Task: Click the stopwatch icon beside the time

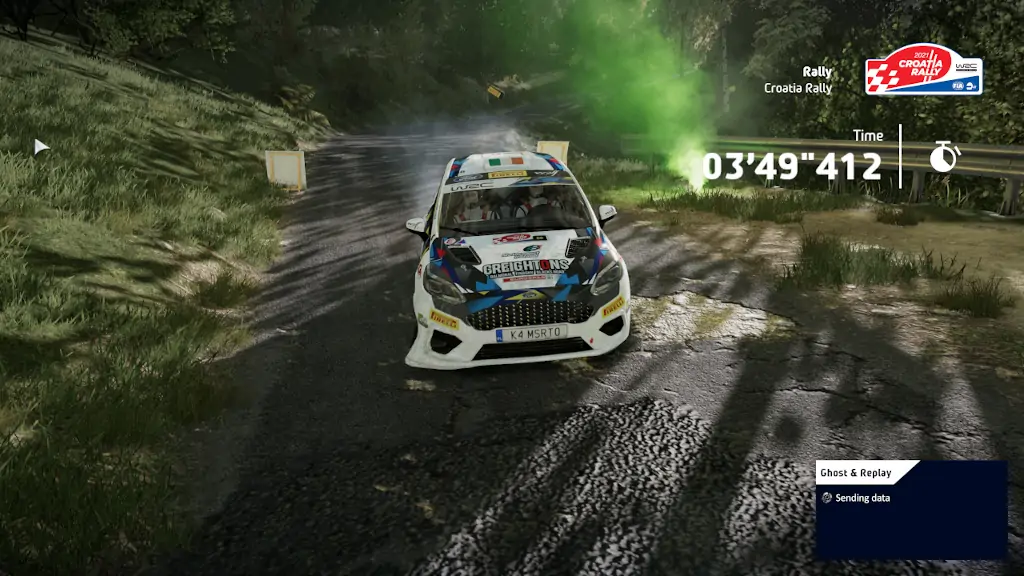Action: point(943,157)
